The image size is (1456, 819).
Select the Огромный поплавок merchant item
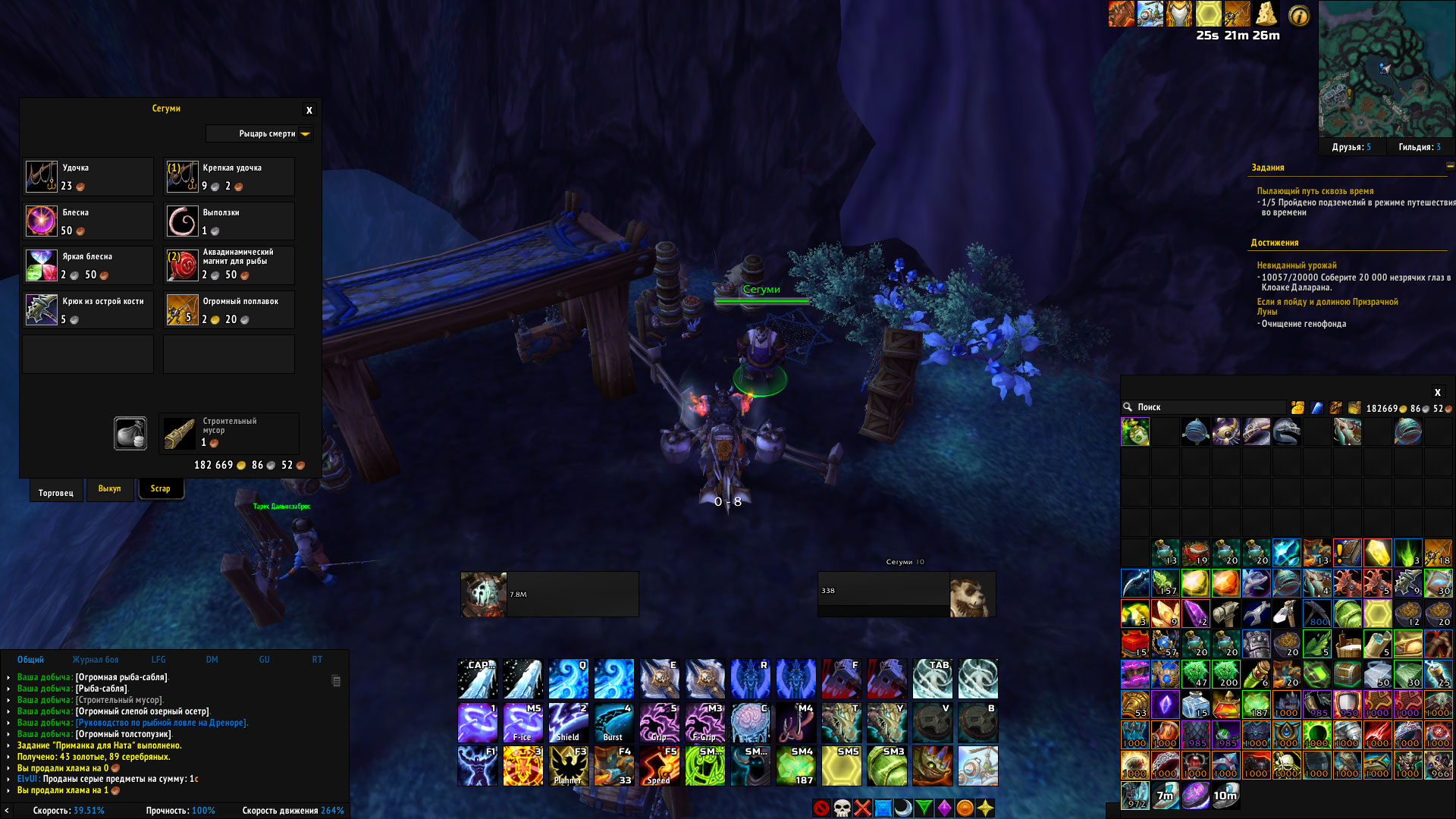[x=182, y=310]
